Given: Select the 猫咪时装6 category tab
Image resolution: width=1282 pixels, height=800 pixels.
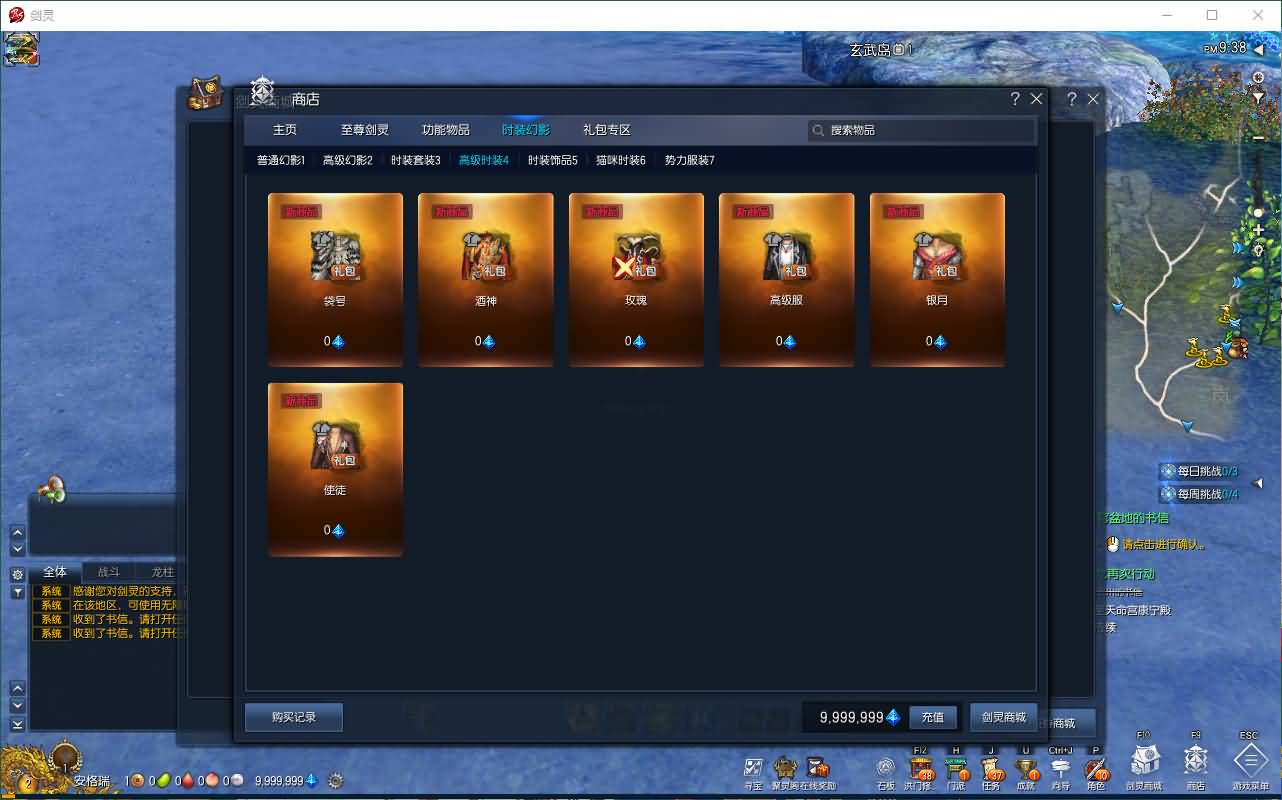Looking at the screenshot, I should tap(620, 159).
